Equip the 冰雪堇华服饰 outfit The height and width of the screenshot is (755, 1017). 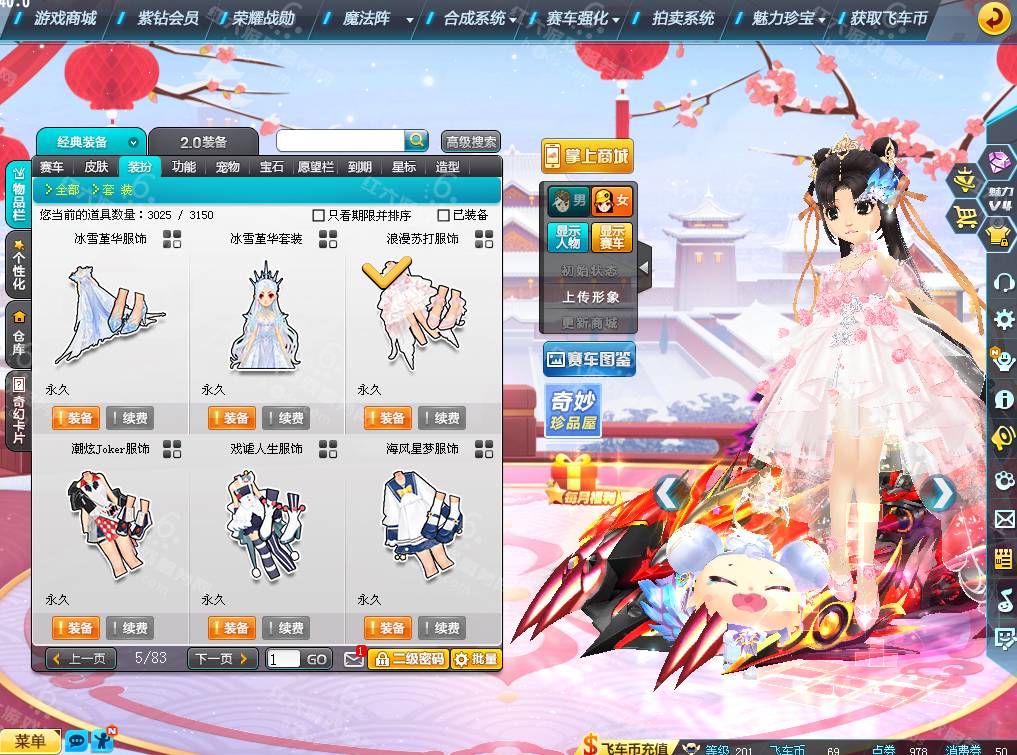(75, 418)
